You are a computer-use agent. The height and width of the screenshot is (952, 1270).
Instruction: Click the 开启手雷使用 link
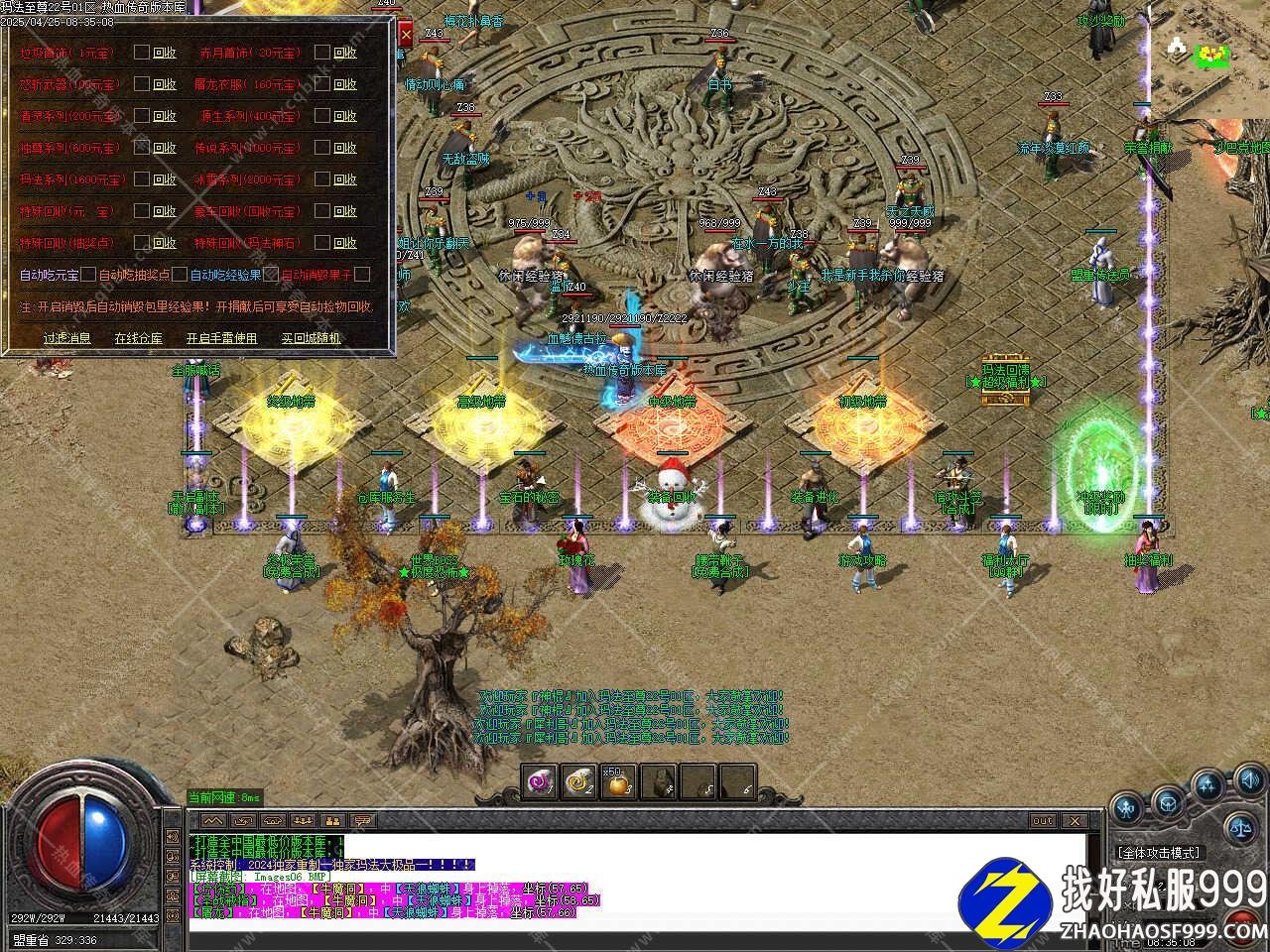[x=221, y=338]
